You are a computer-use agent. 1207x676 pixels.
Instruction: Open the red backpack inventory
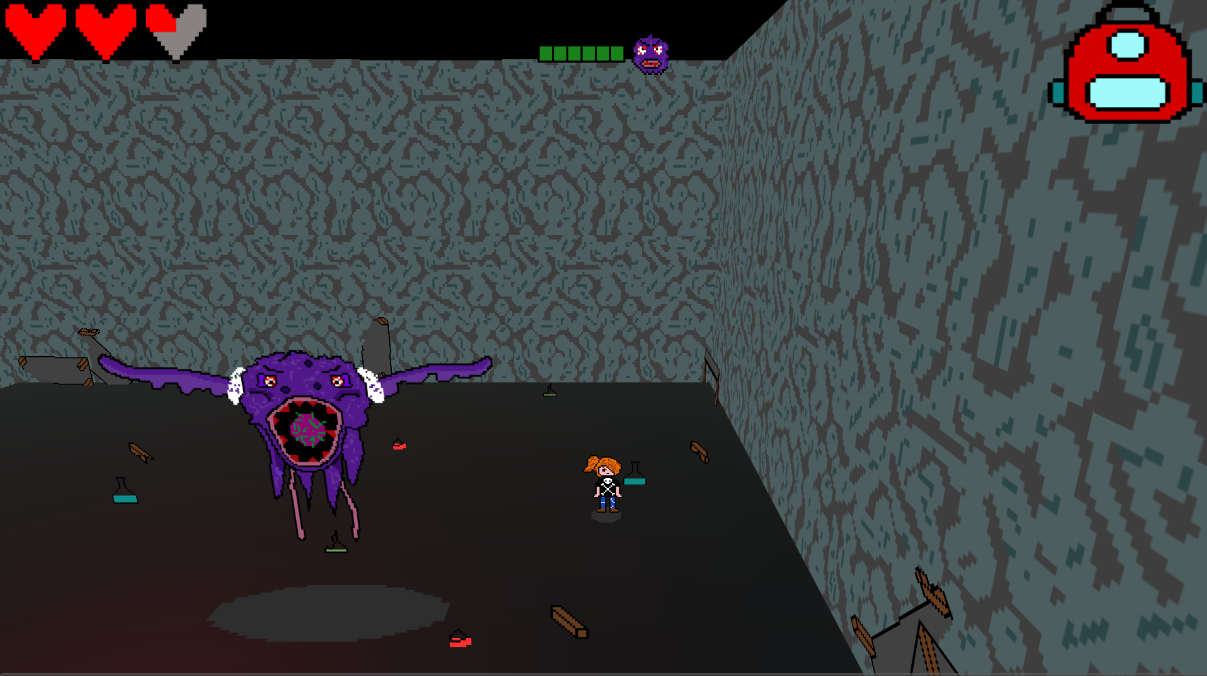click(1126, 67)
